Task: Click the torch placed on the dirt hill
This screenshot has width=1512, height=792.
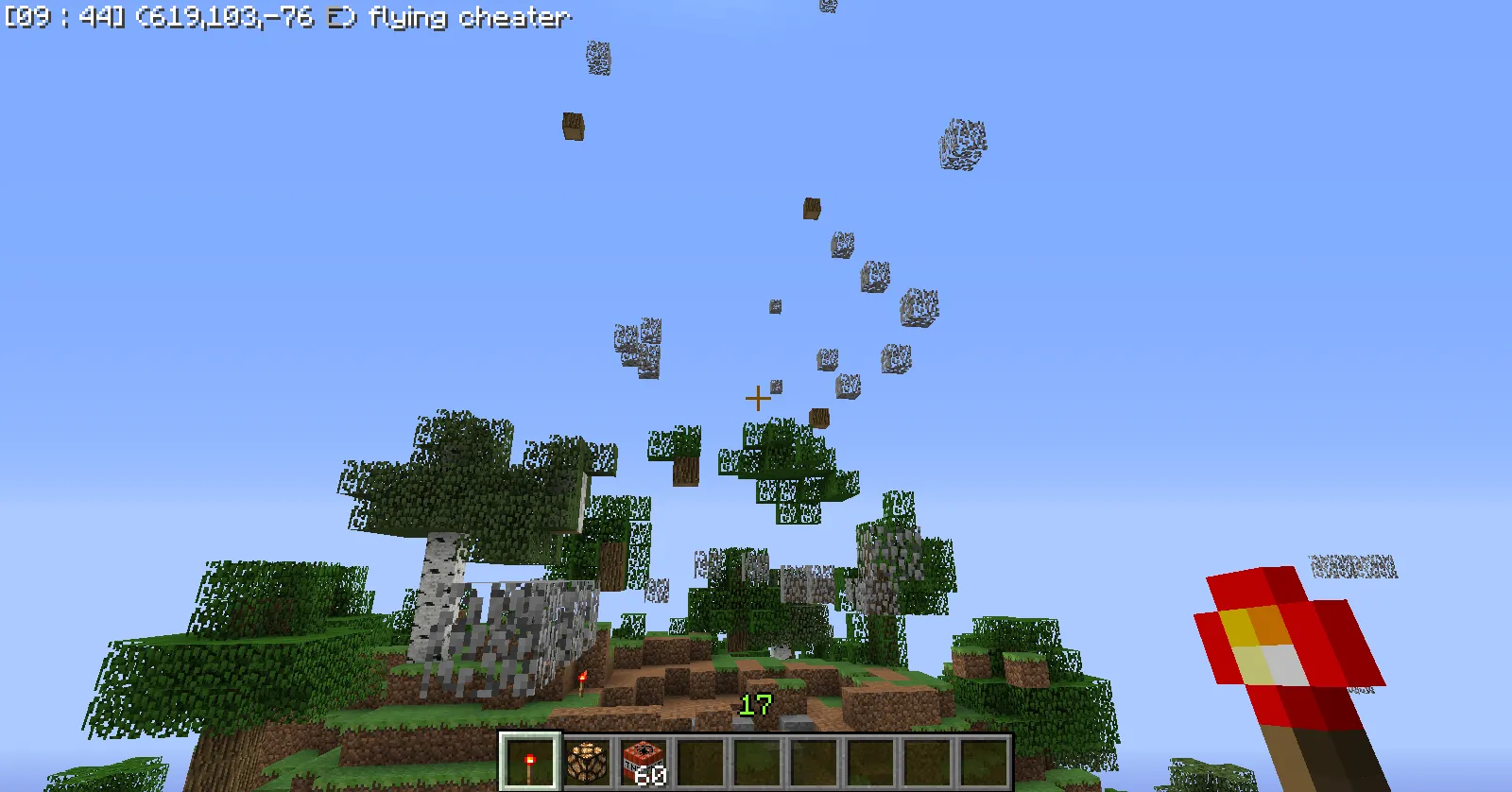Action: (580, 683)
